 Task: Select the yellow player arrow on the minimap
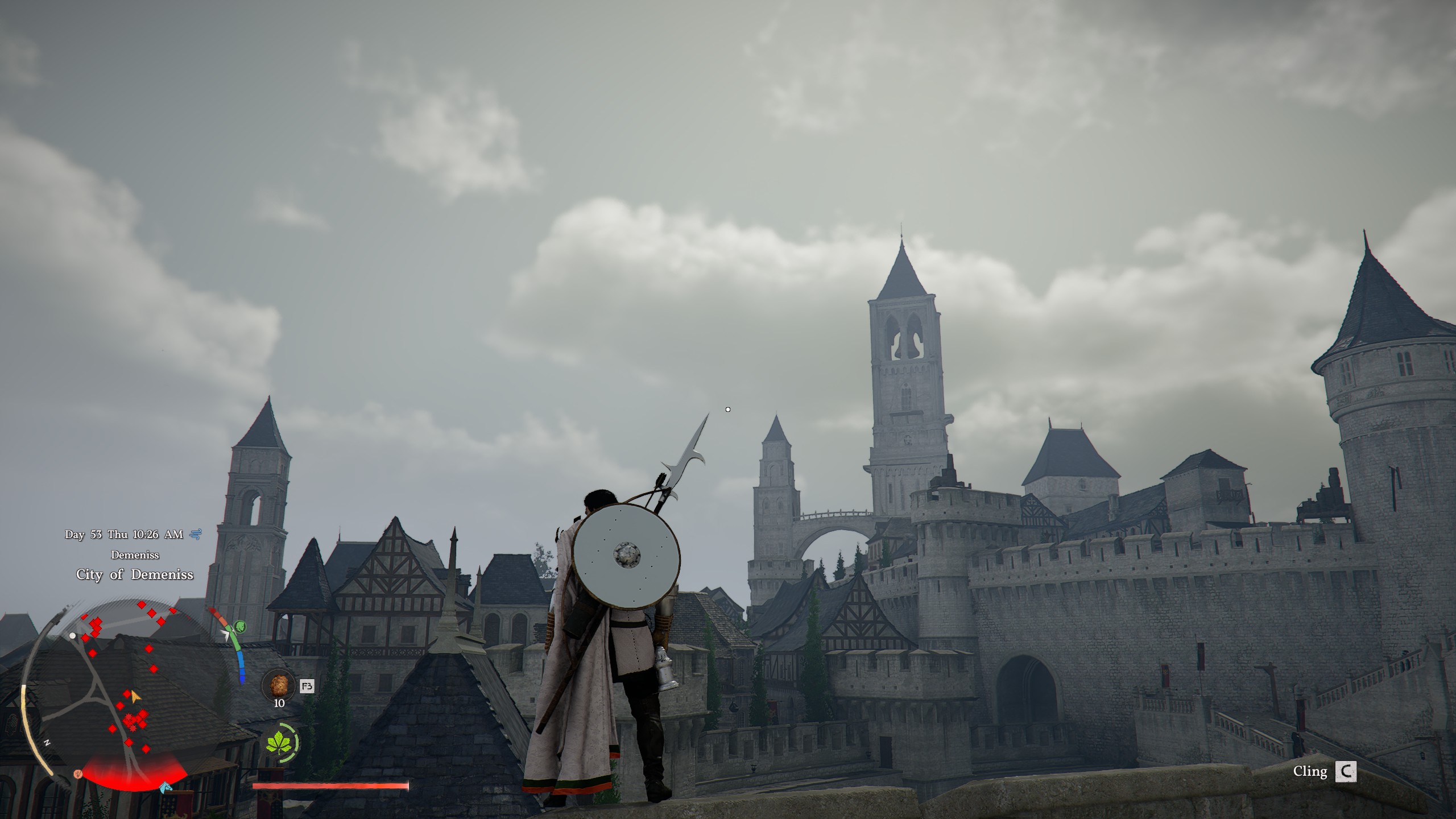(x=135, y=697)
